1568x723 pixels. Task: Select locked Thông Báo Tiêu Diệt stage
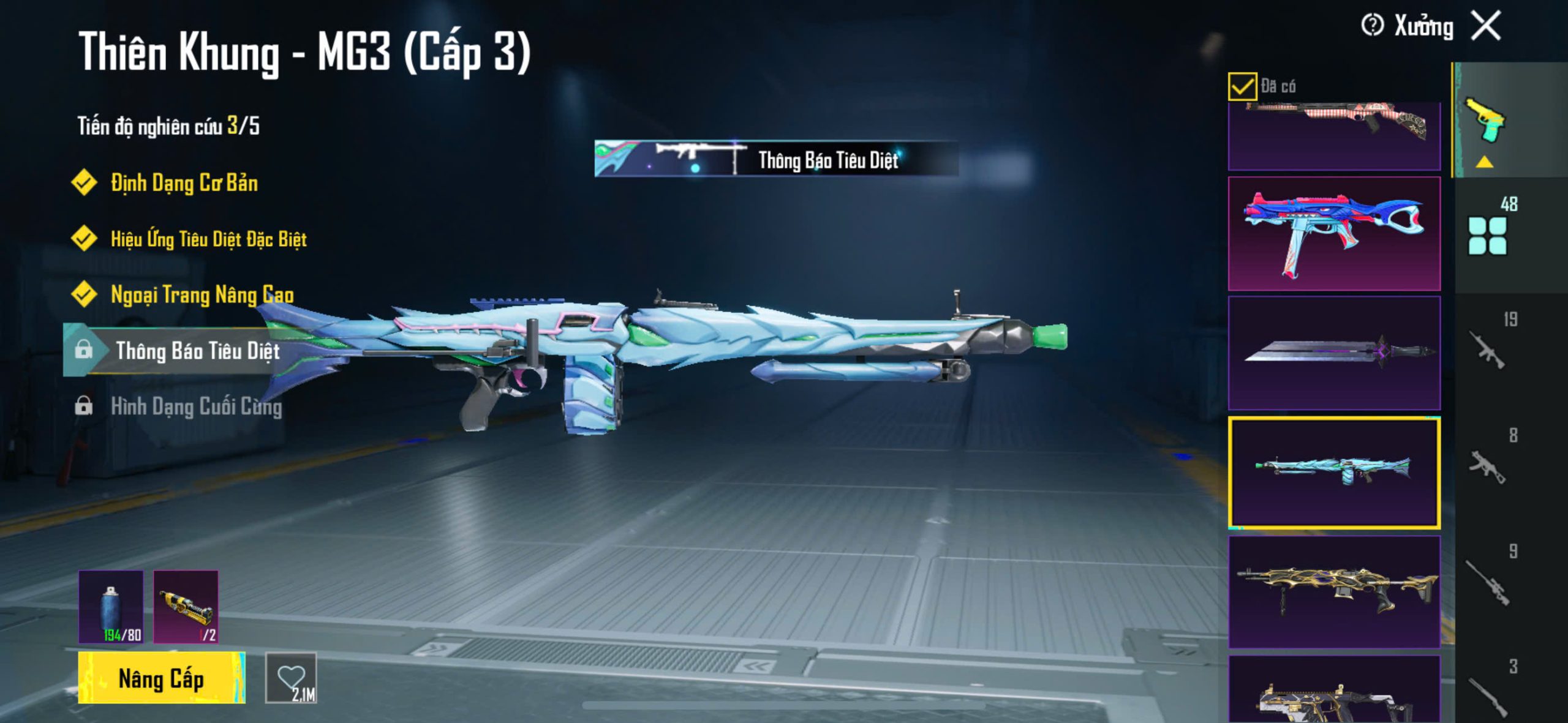(197, 351)
